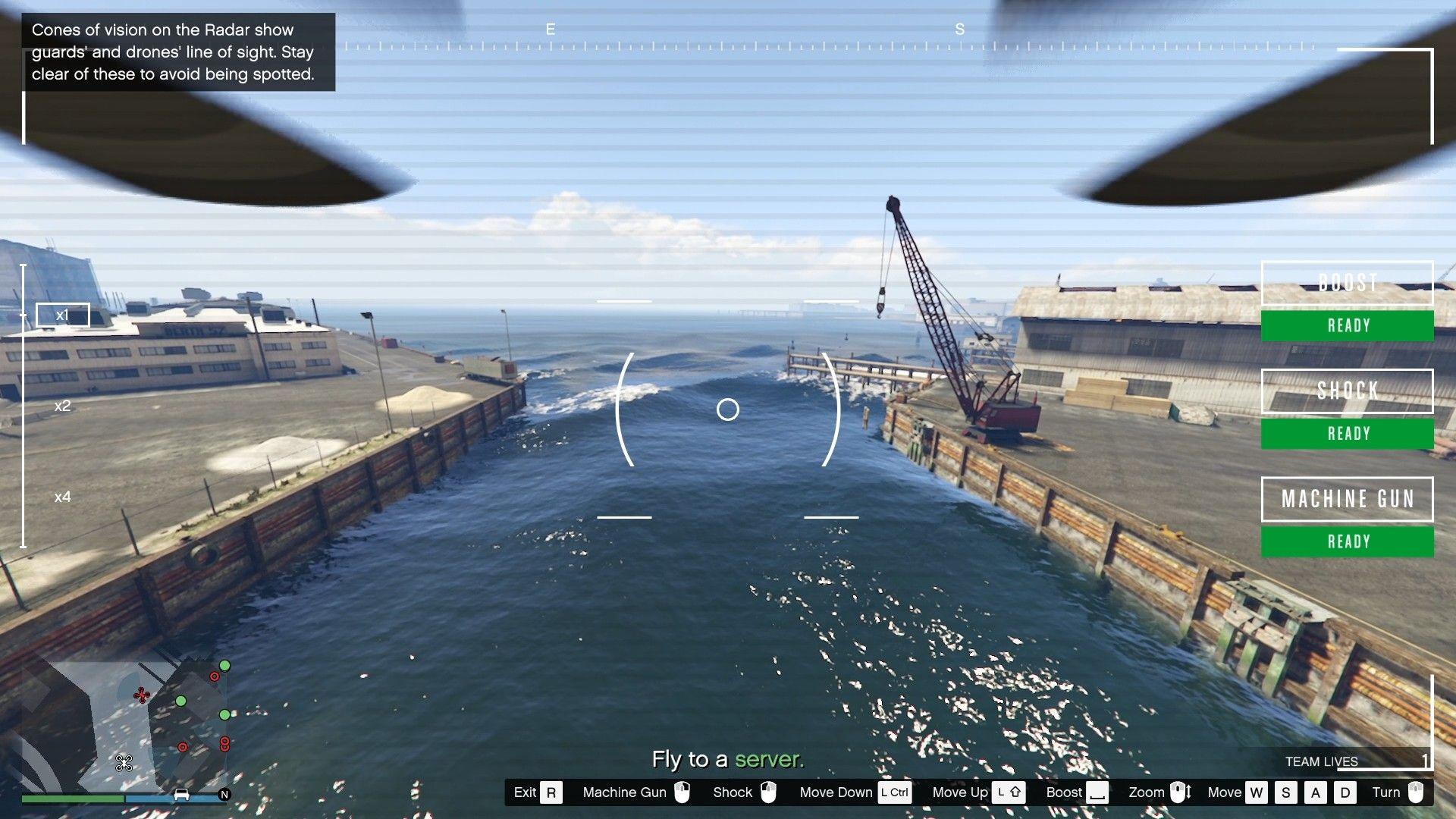Toggle the BOOST READY indicator
This screenshot has height=819, width=1456.
[1347, 325]
